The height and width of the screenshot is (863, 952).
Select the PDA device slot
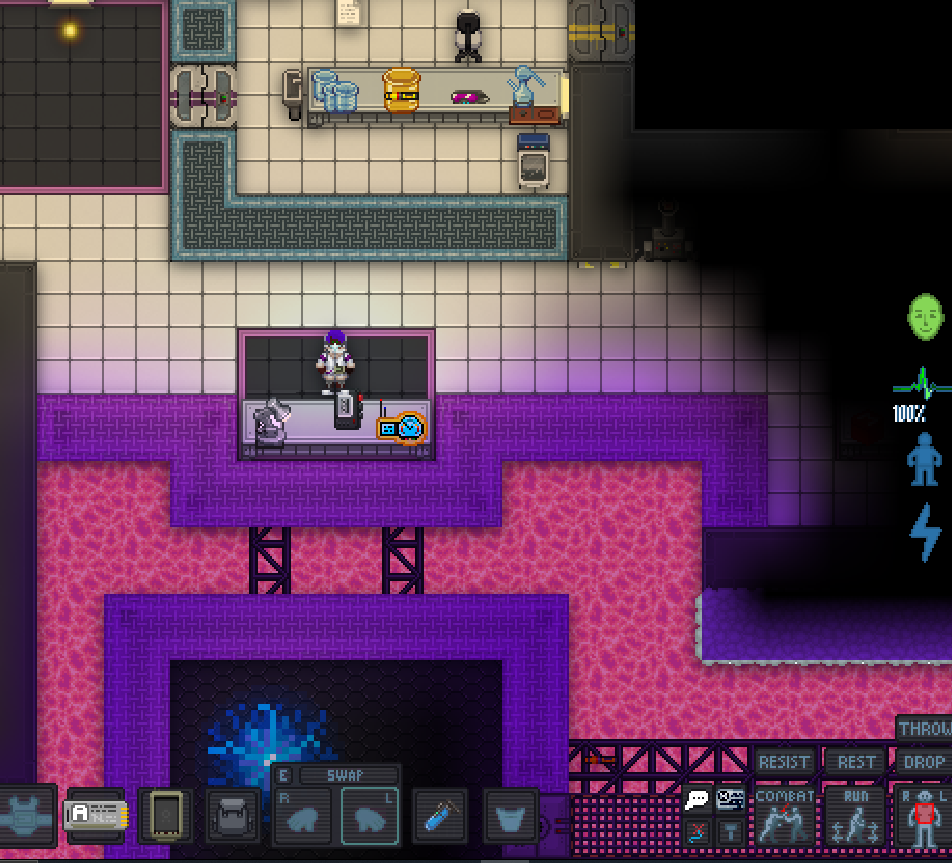click(x=165, y=816)
